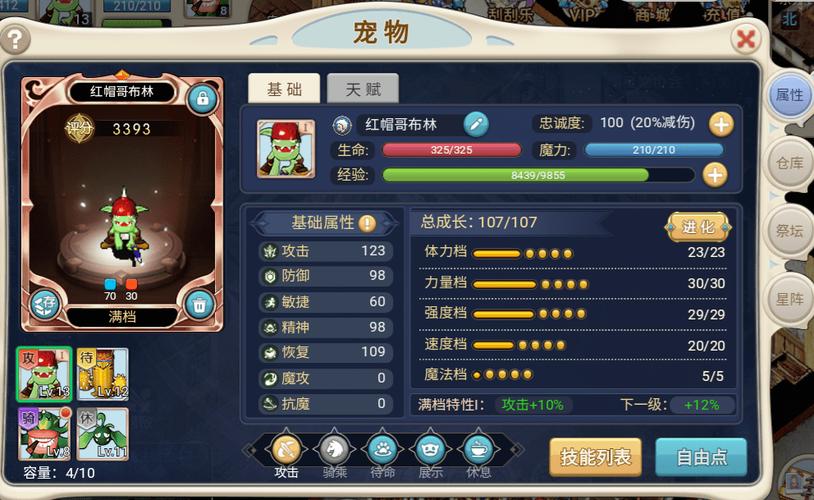Switch to the 天赋 tab
Viewport: 814px width, 500px height.
point(362,89)
